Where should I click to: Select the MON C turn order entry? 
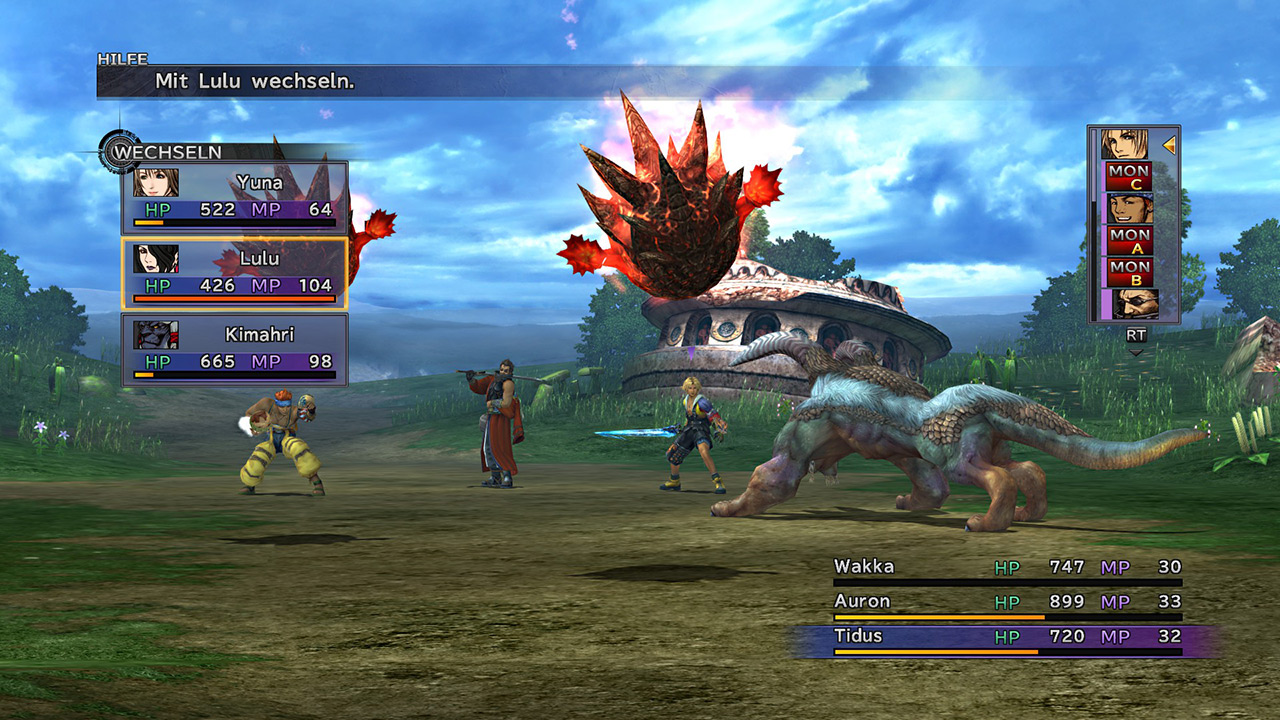pos(1129,176)
